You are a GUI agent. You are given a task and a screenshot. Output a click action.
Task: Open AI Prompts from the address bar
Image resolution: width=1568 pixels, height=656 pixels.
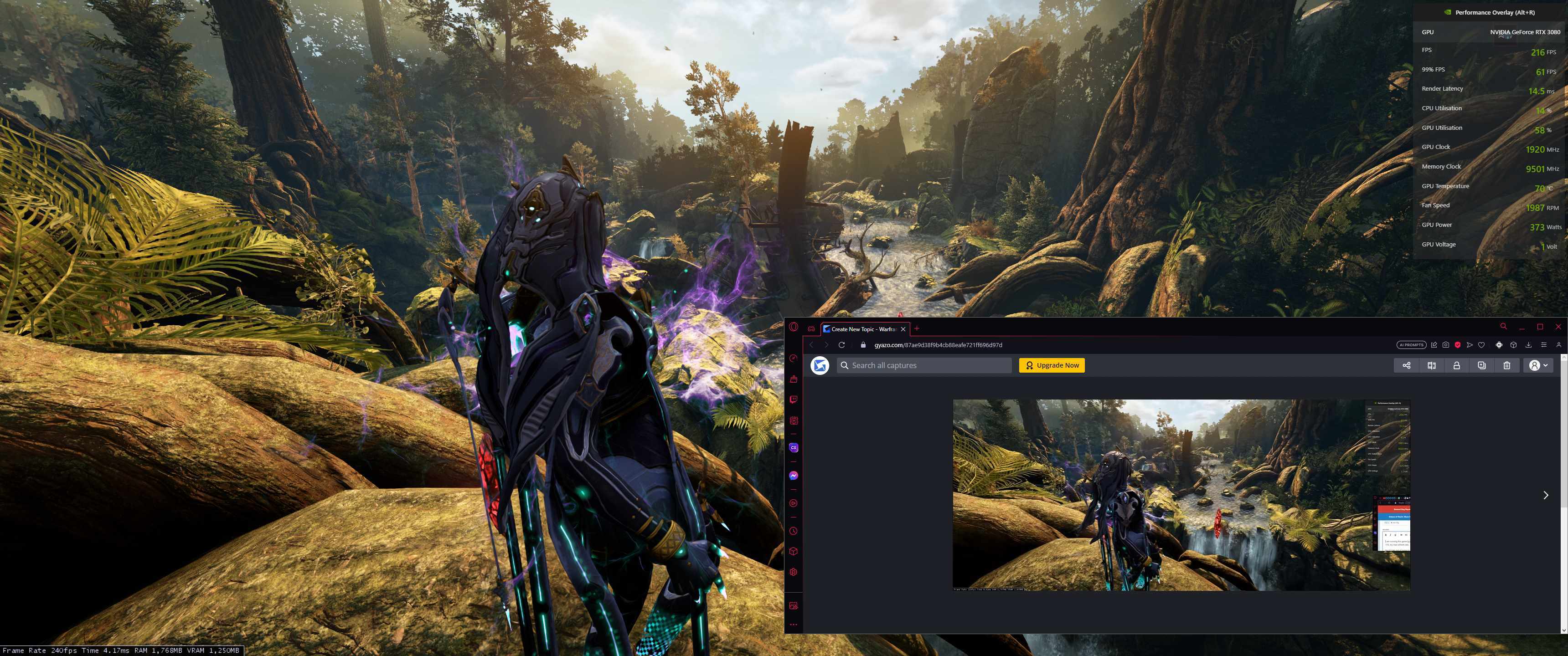[1411, 344]
